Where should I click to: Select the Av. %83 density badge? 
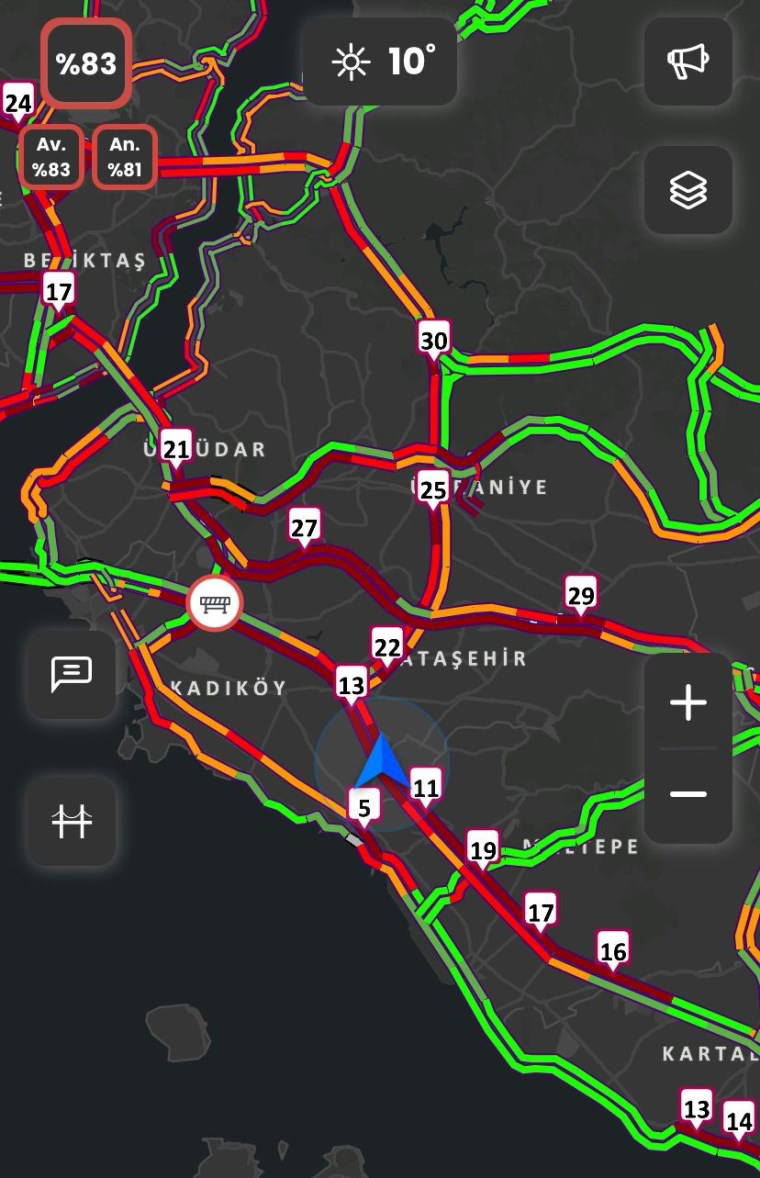pos(51,157)
